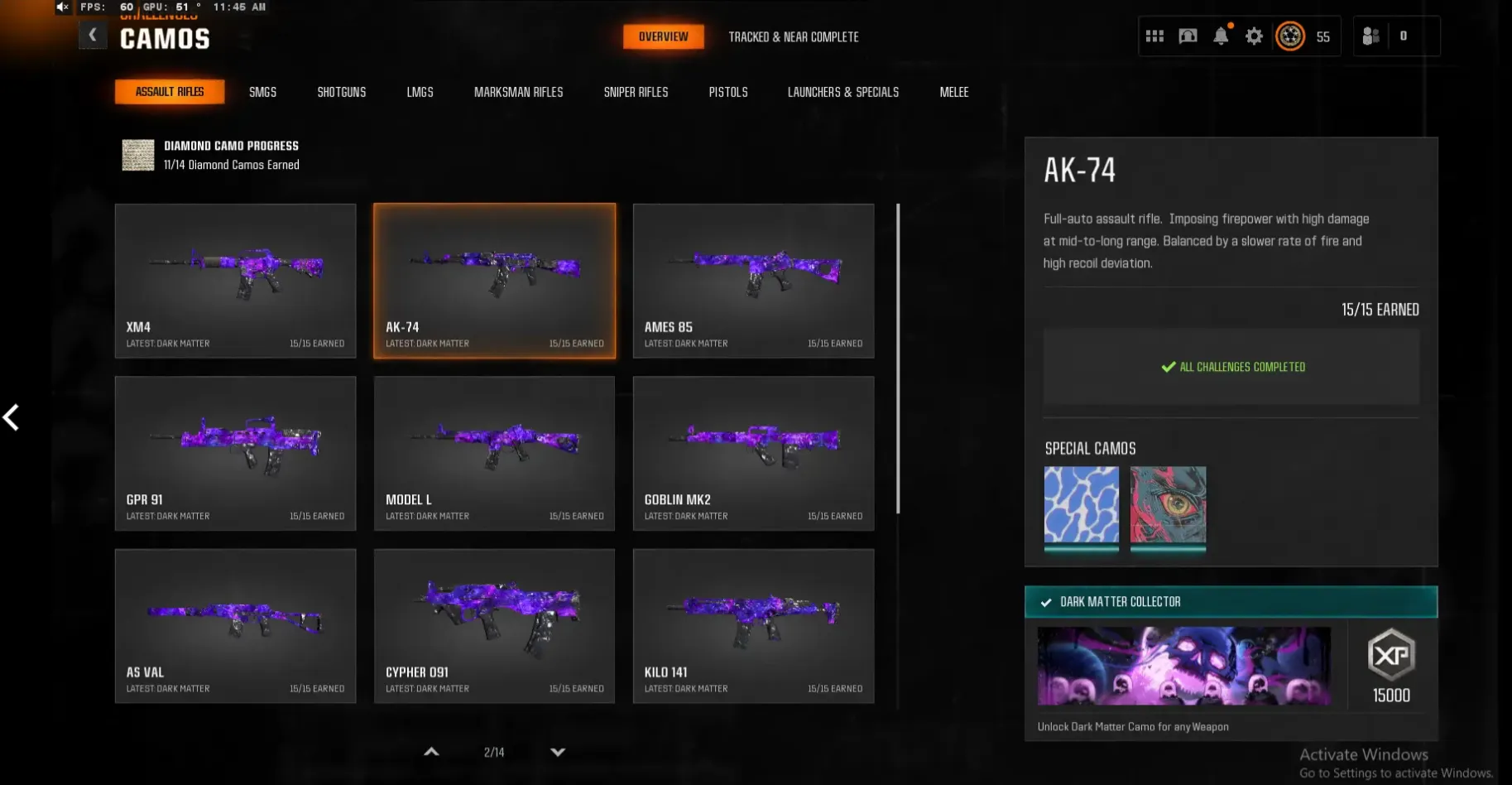Switch to the MELEE category
The image size is (1512, 785).
(x=953, y=92)
